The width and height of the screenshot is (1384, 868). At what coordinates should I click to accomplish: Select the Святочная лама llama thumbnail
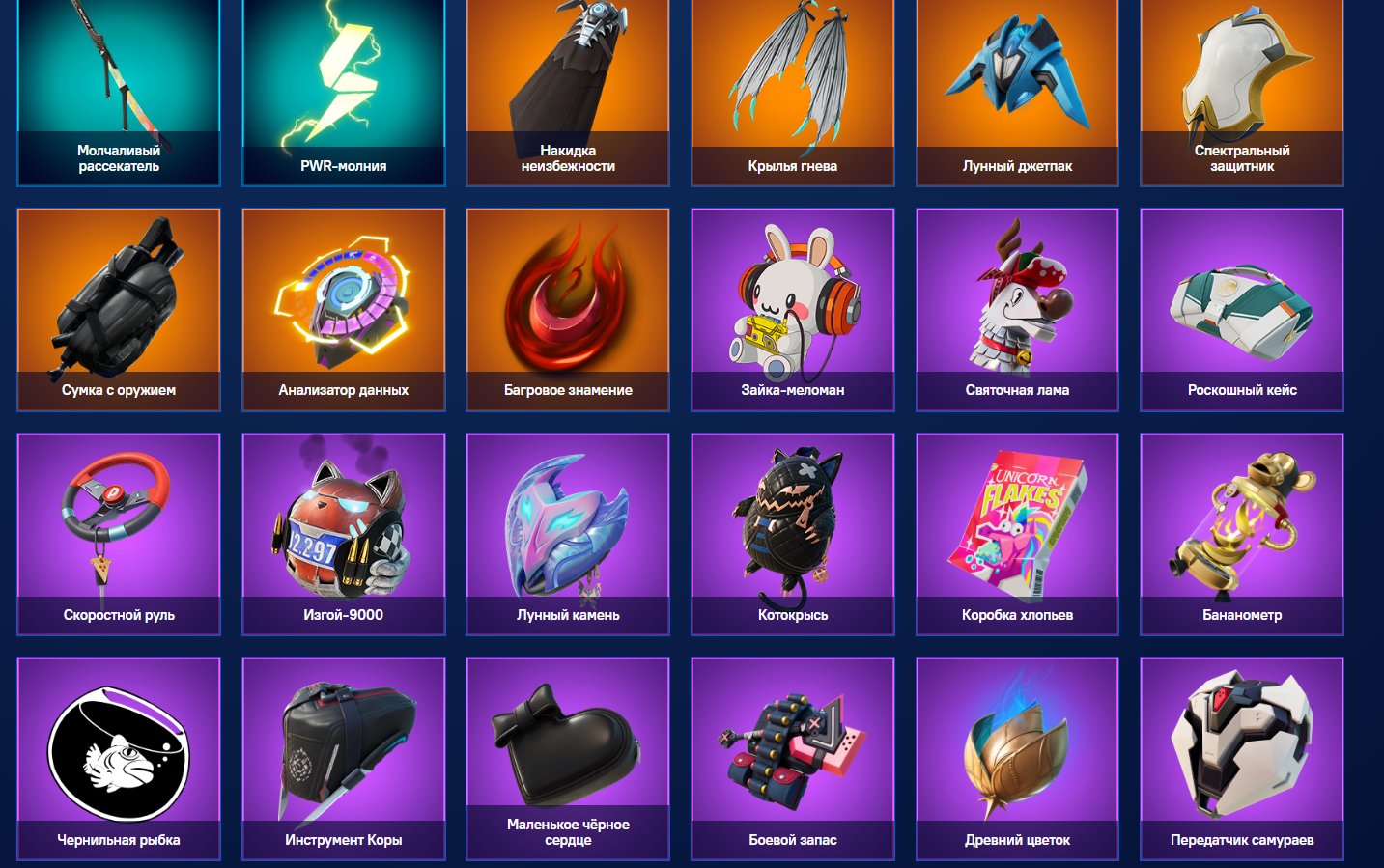tap(1017, 299)
